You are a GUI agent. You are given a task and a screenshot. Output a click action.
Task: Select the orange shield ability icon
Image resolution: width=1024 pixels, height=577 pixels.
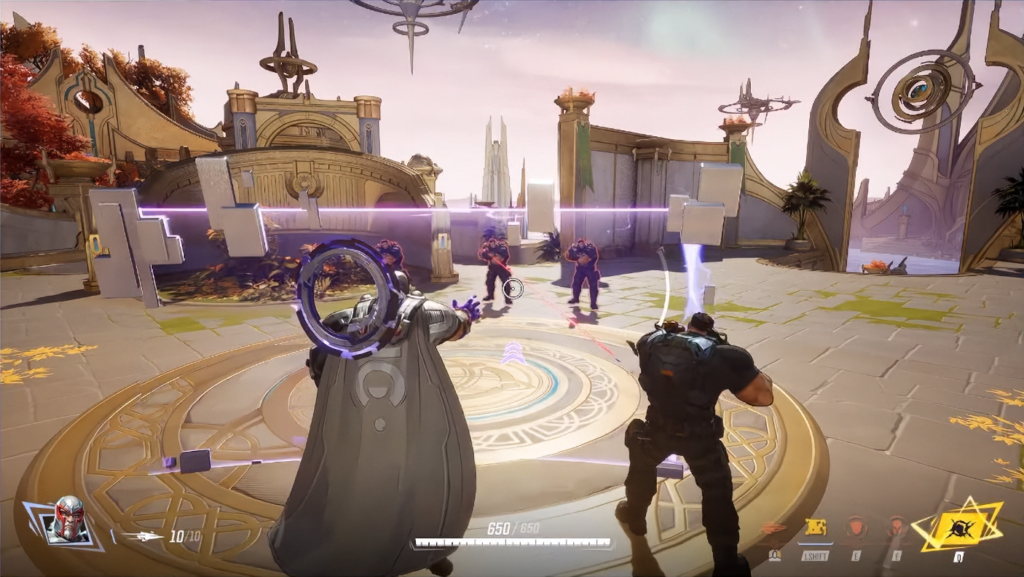click(x=857, y=527)
